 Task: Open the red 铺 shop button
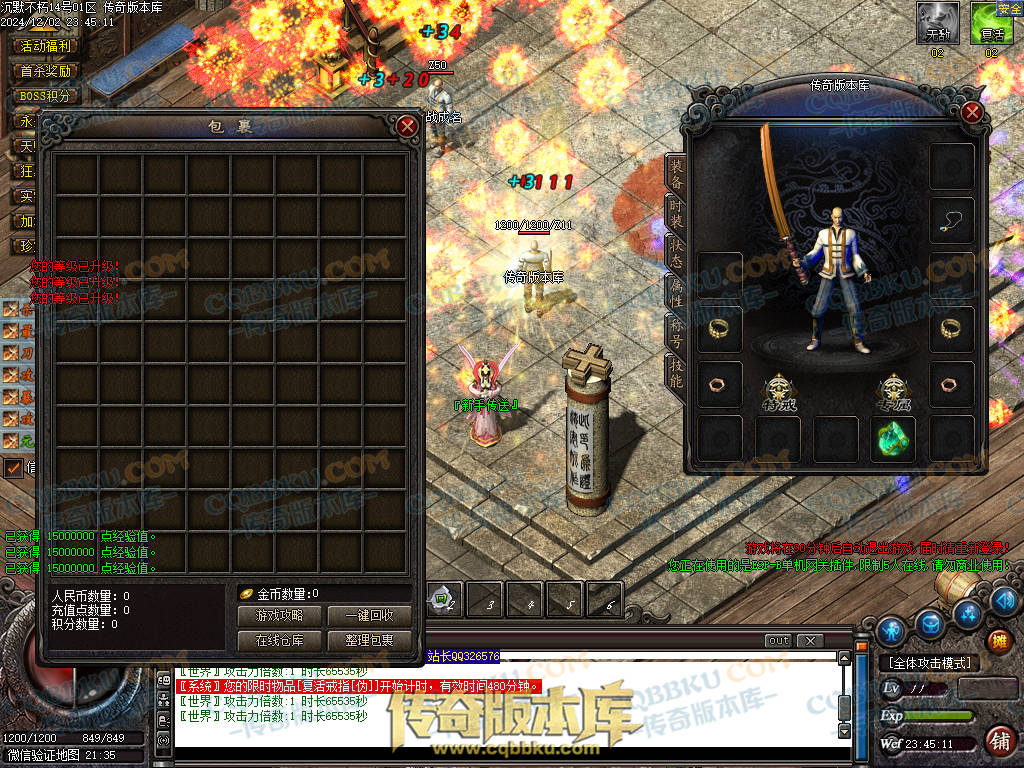point(998,741)
